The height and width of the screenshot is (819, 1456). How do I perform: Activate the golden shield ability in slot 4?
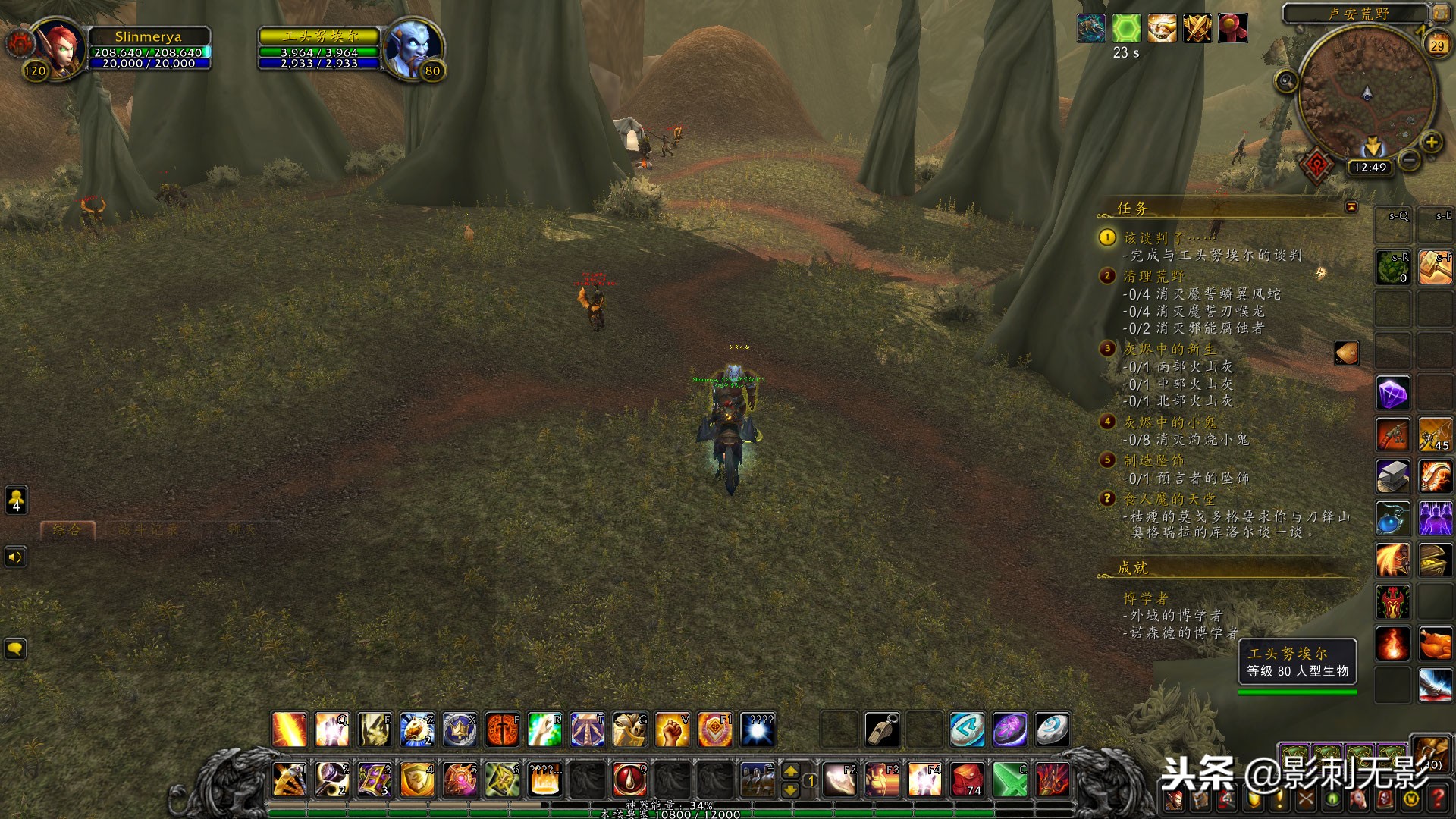pos(416,780)
